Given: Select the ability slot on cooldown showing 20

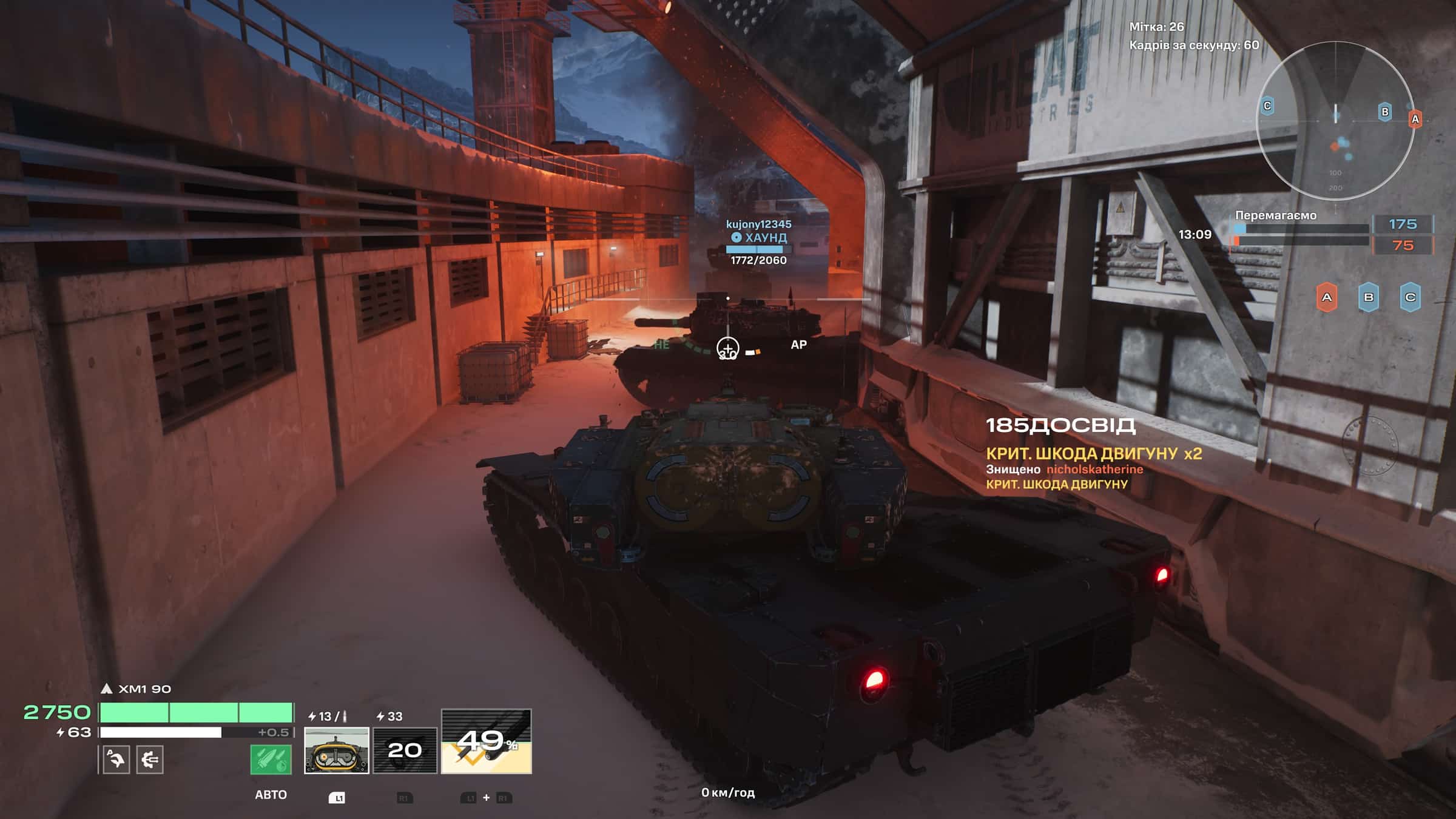Looking at the screenshot, I should tap(405, 750).
